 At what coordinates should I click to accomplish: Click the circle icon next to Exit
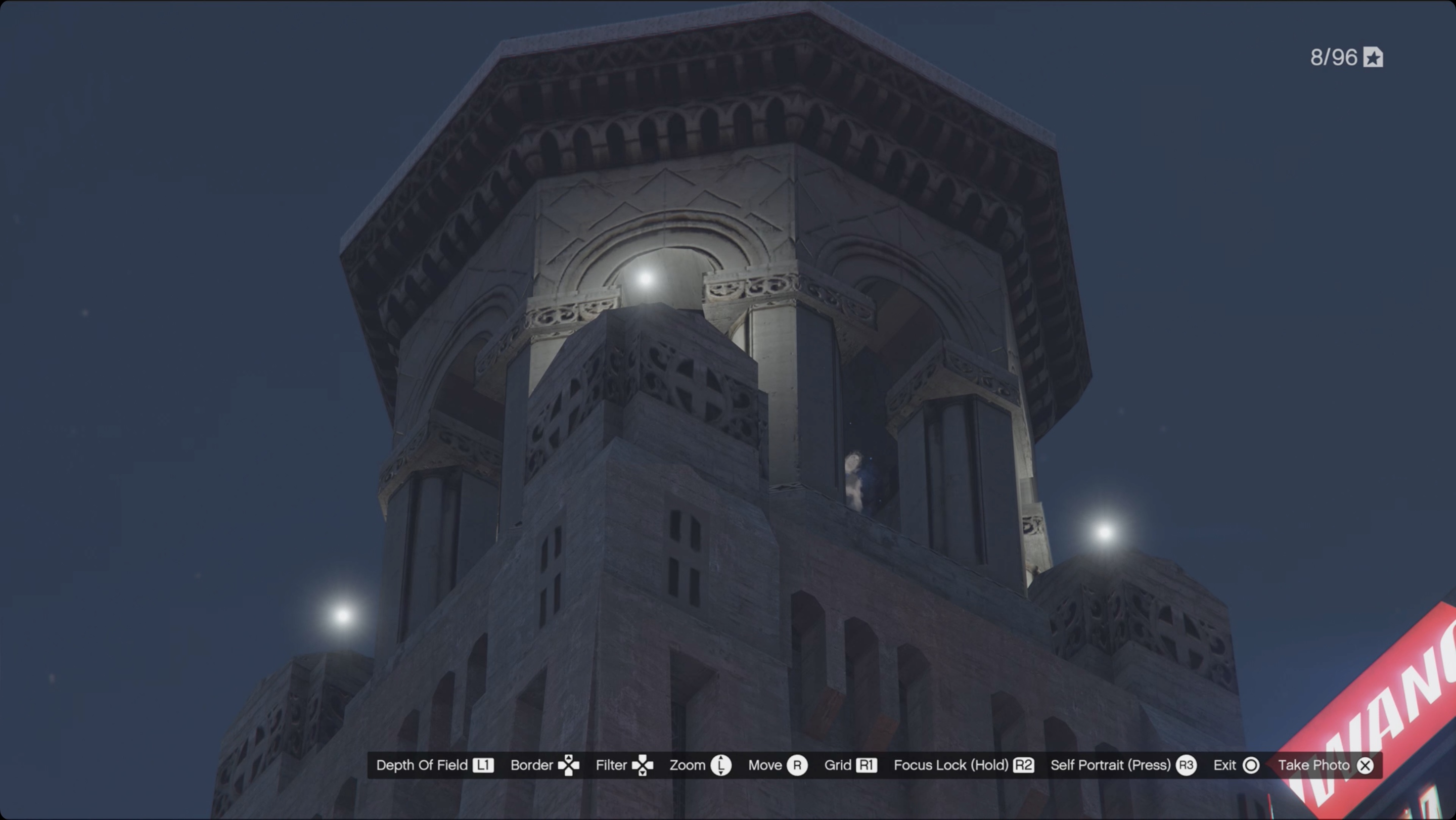1250,765
